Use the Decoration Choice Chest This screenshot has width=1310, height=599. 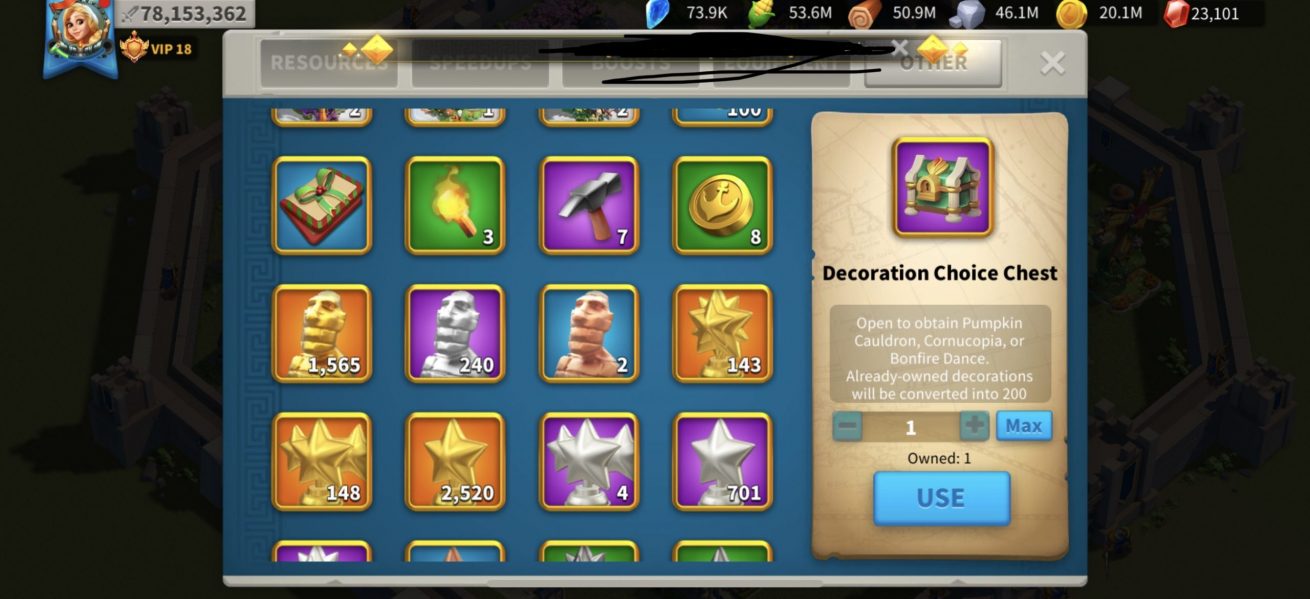941,498
